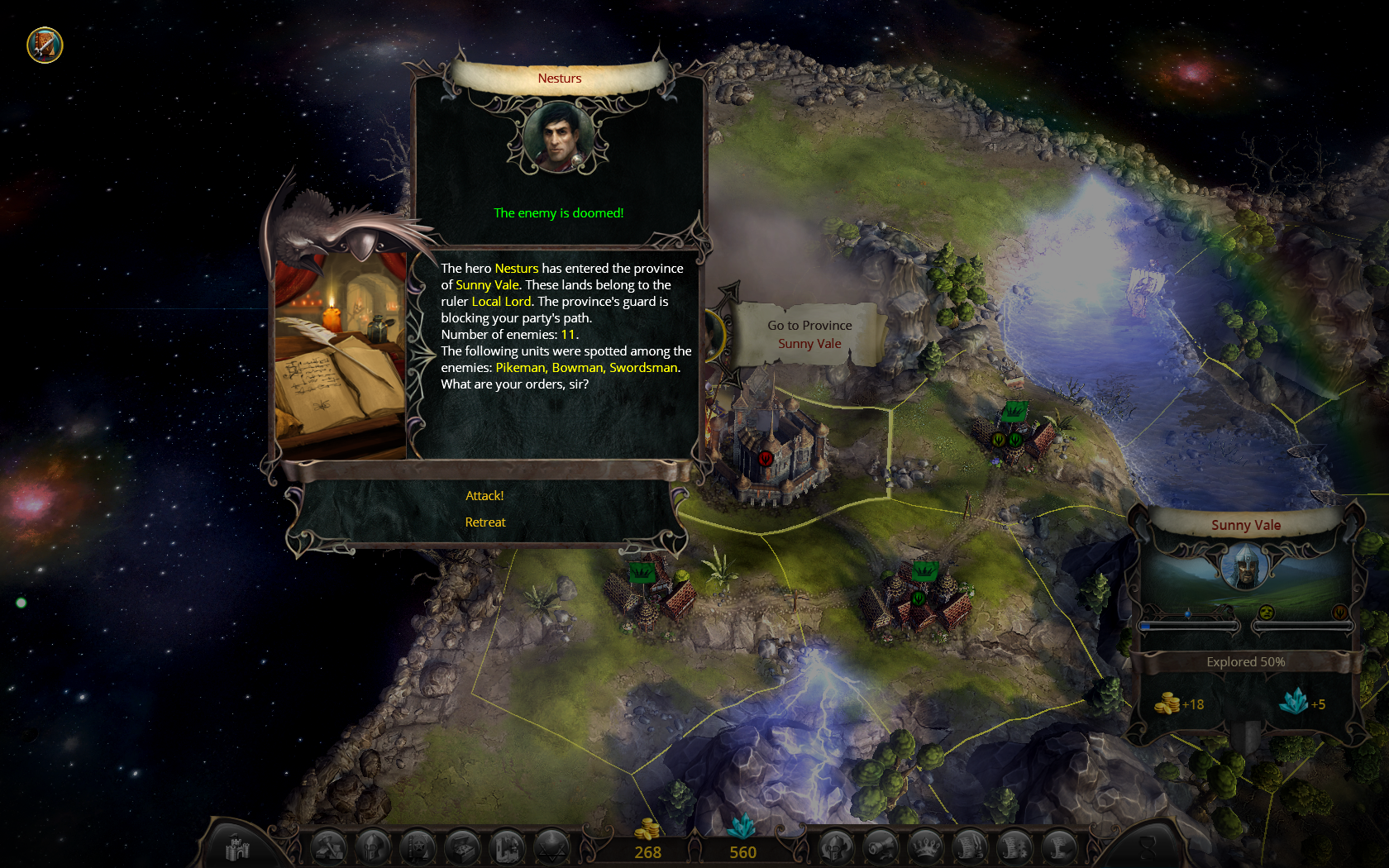The width and height of the screenshot is (1389, 868).
Task: Open the treasure chest toolbar icon
Action: coord(462,848)
